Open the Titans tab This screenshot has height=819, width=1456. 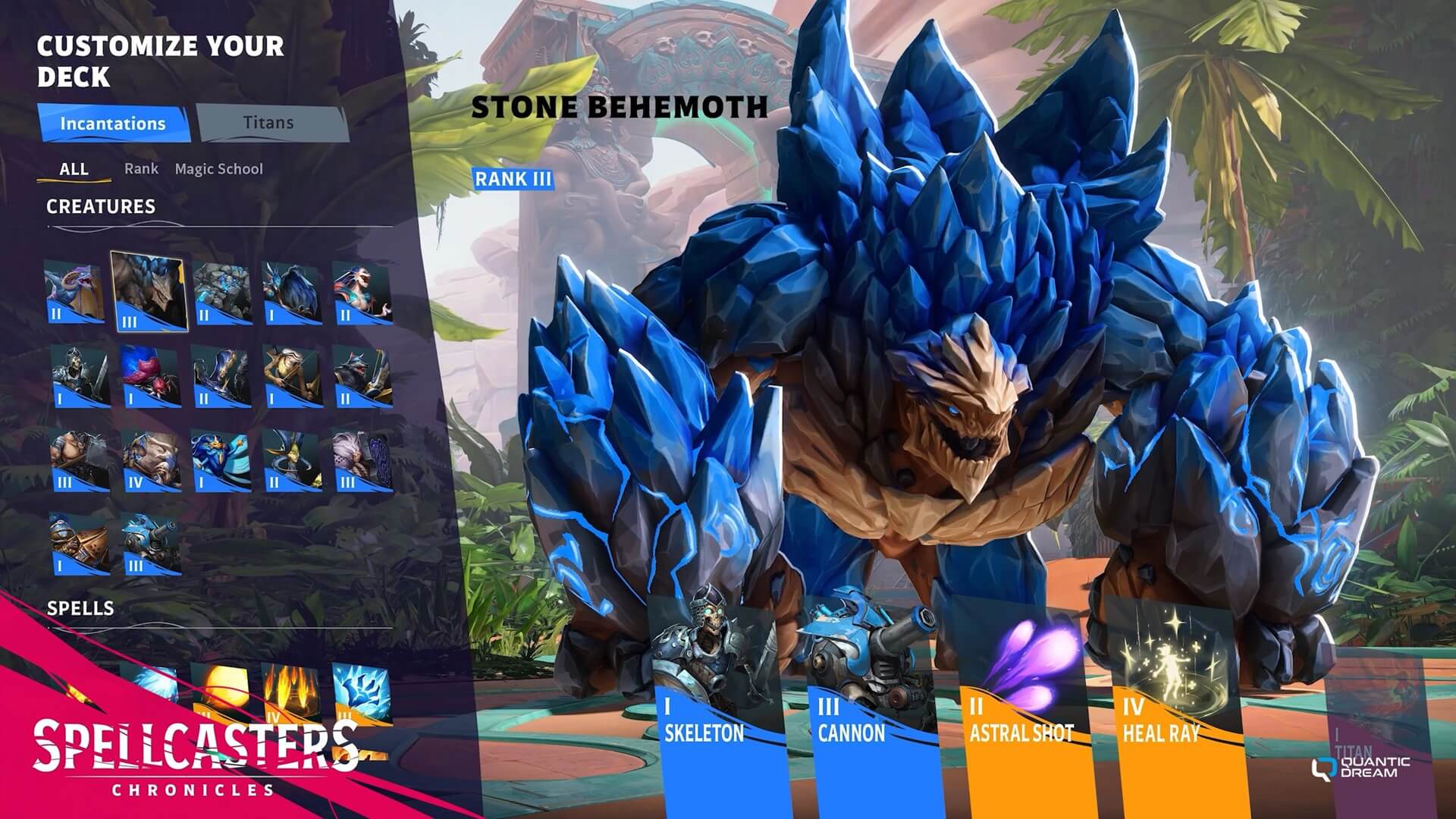click(268, 123)
